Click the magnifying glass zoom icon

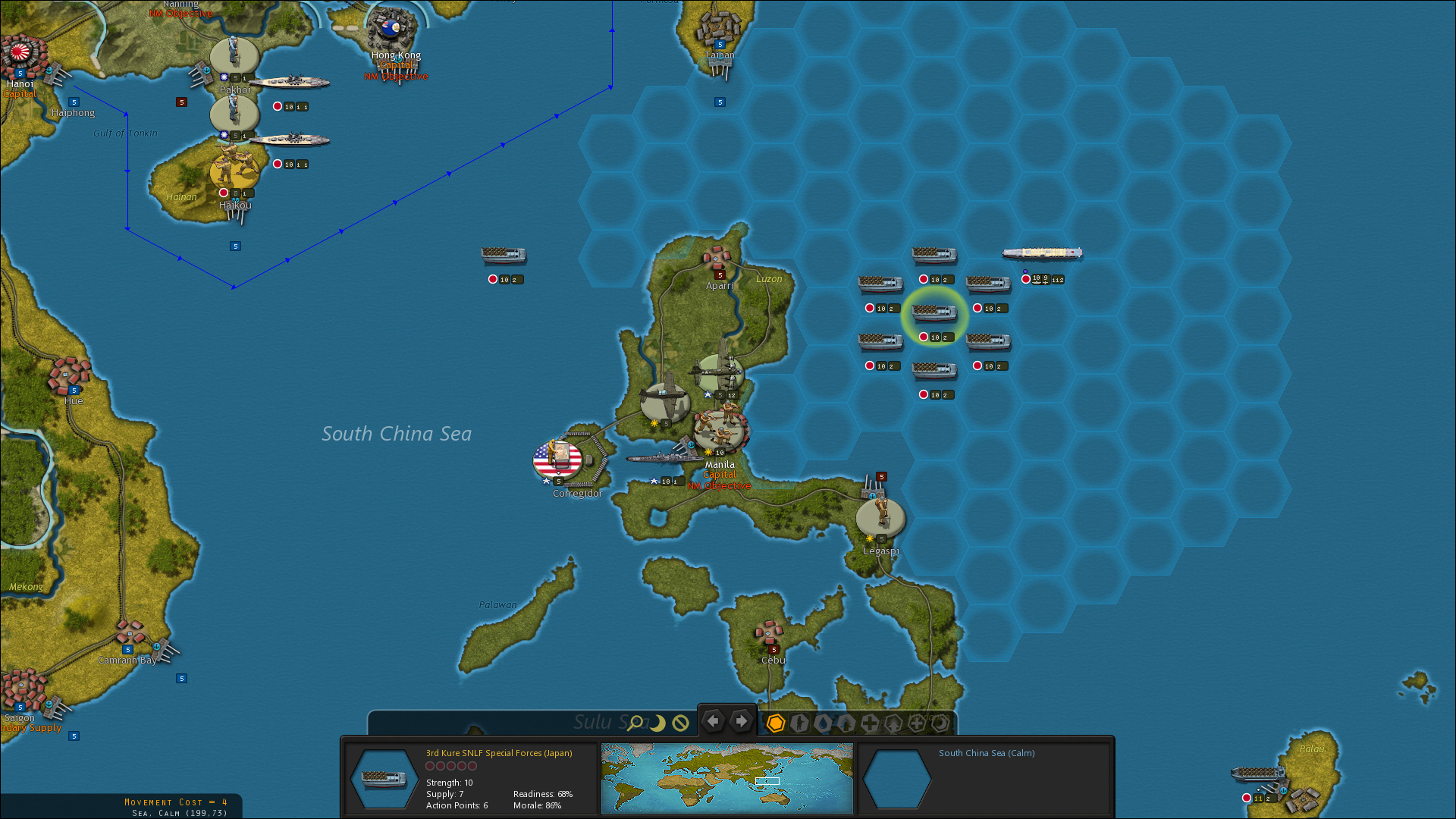click(636, 722)
